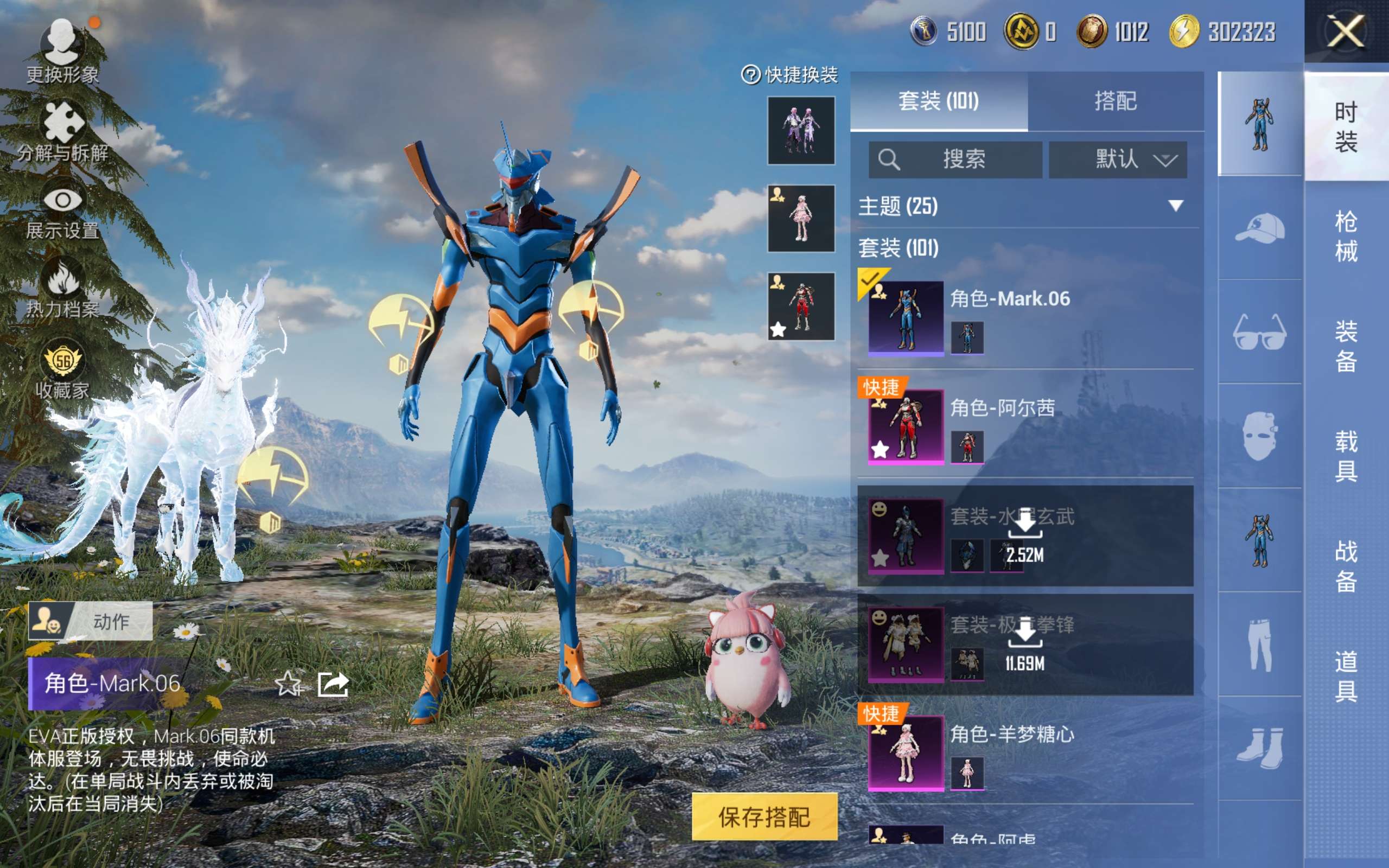The height and width of the screenshot is (868, 1389).
Task: Close the wardrobe screen
Action: 1345,31
